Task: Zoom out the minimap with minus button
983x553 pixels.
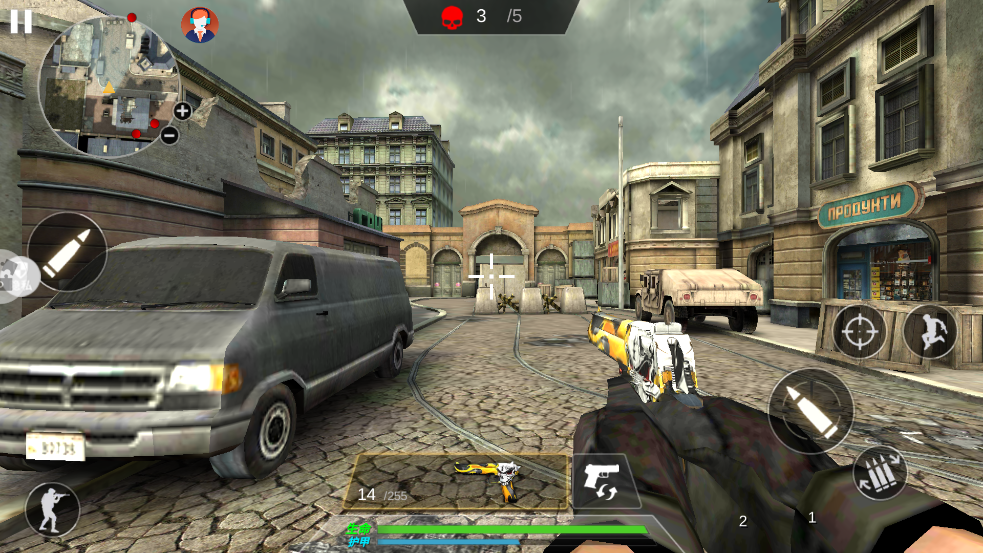Action: [169, 135]
